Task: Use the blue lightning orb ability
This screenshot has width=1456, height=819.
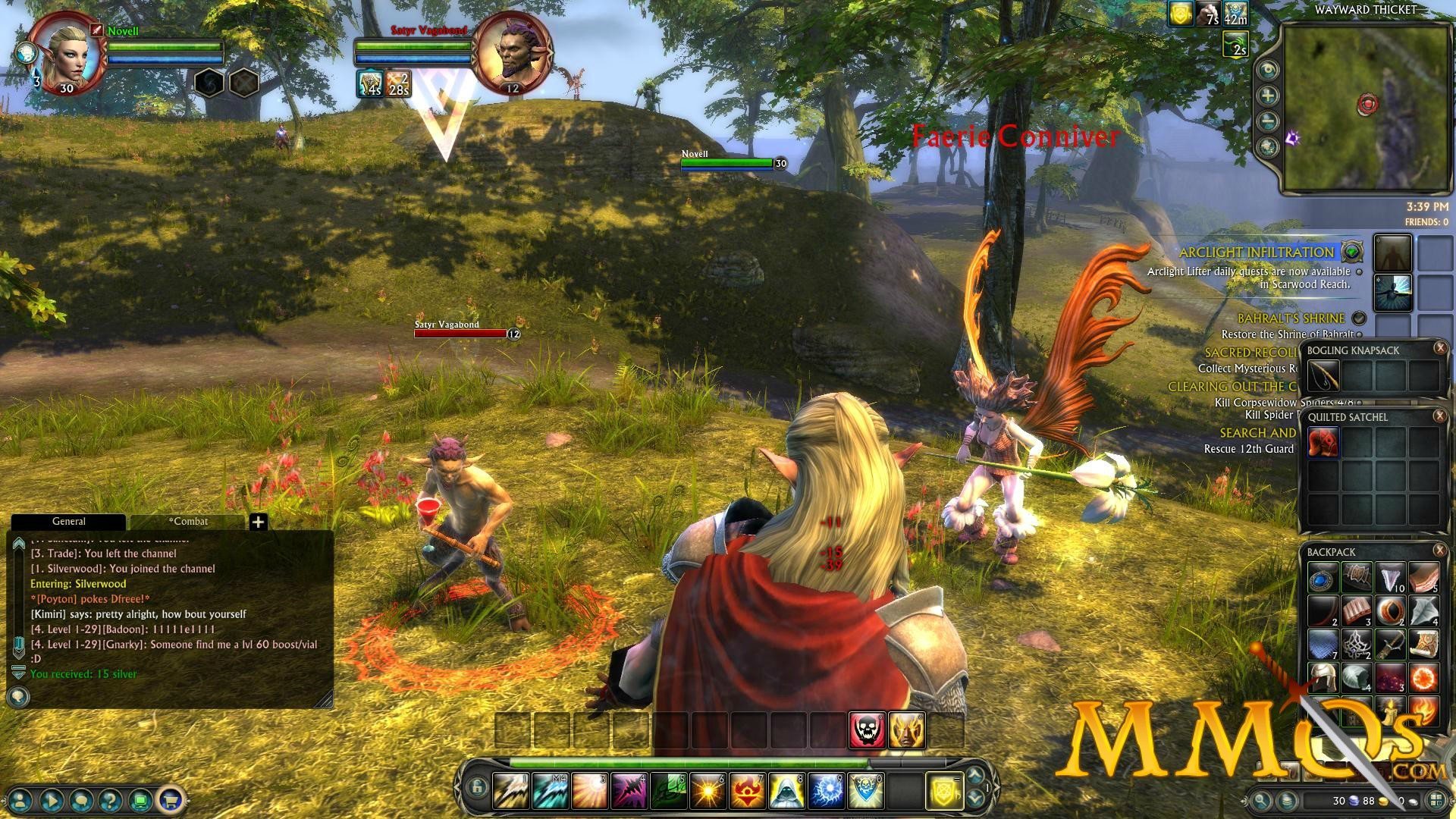Action: coord(827,791)
